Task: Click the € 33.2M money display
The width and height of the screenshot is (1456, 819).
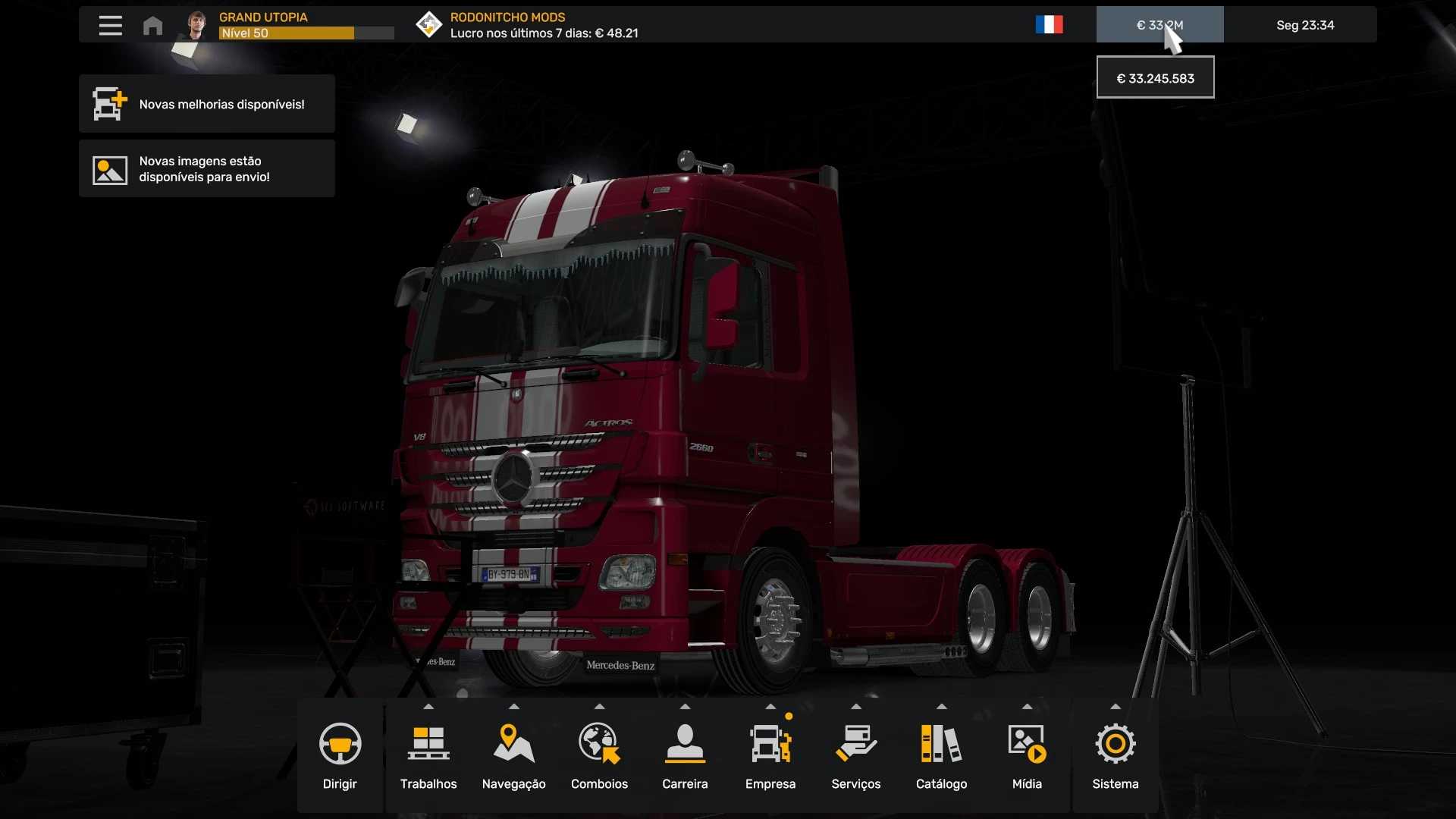Action: [x=1159, y=25]
